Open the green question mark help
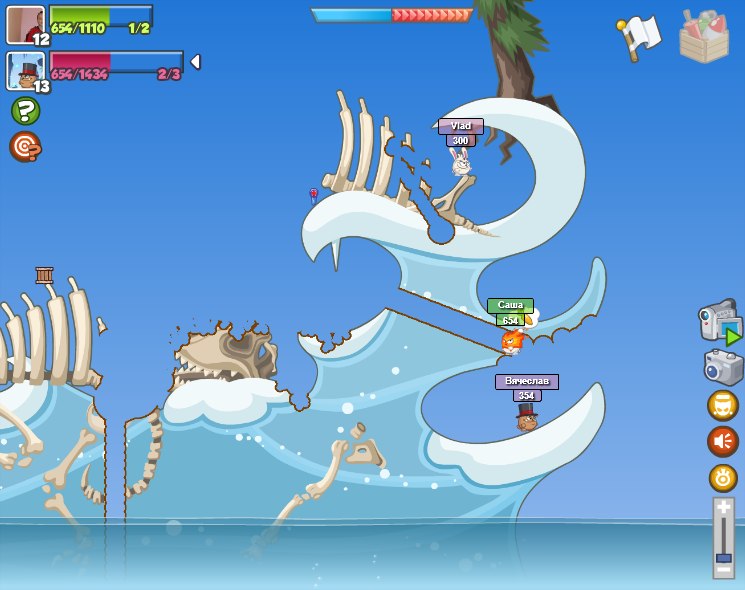Image resolution: width=745 pixels, height=590 pixels. click(x=25, y=110)
